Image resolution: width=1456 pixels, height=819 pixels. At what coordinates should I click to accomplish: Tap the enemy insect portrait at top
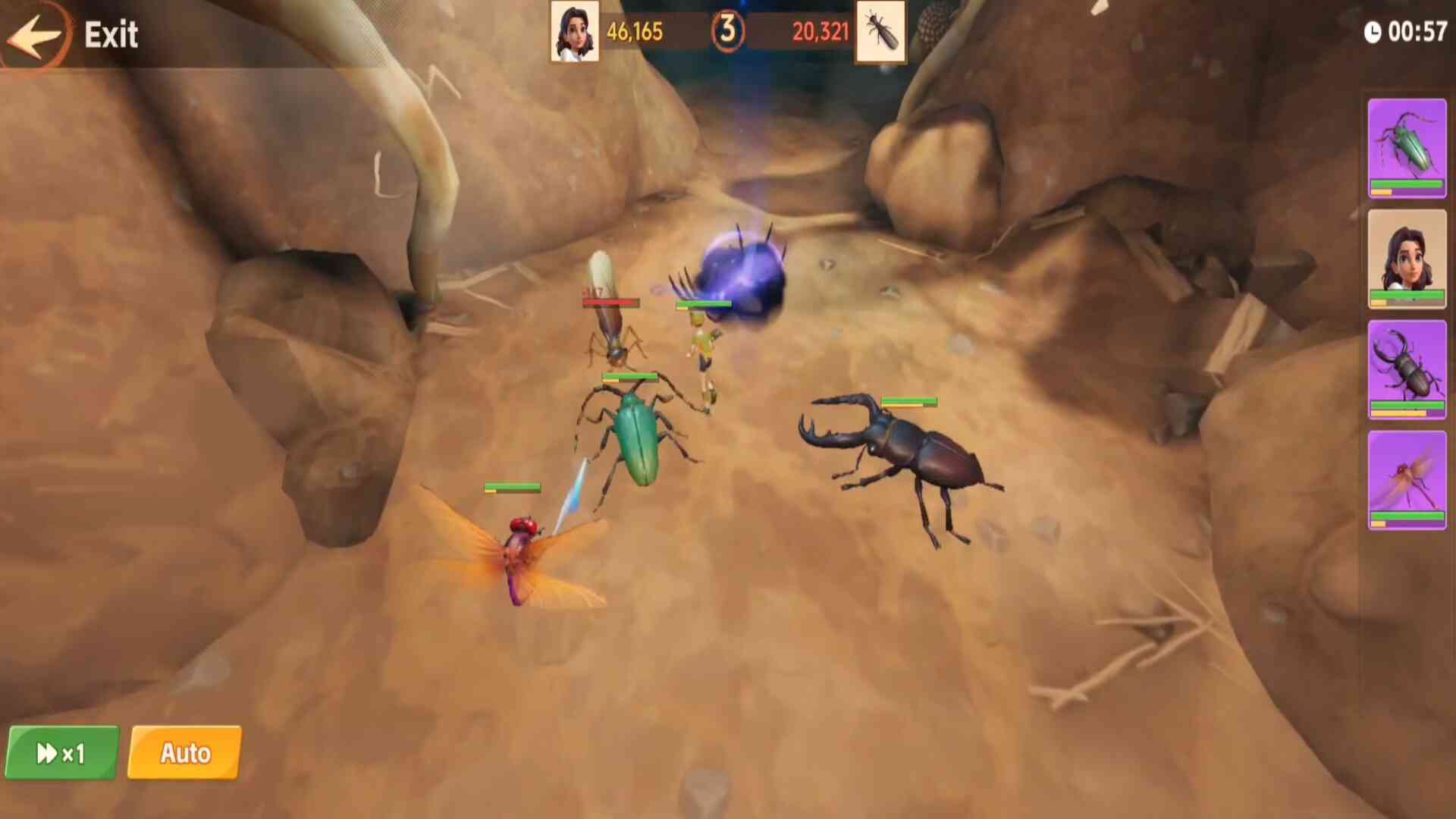point(880,32)
